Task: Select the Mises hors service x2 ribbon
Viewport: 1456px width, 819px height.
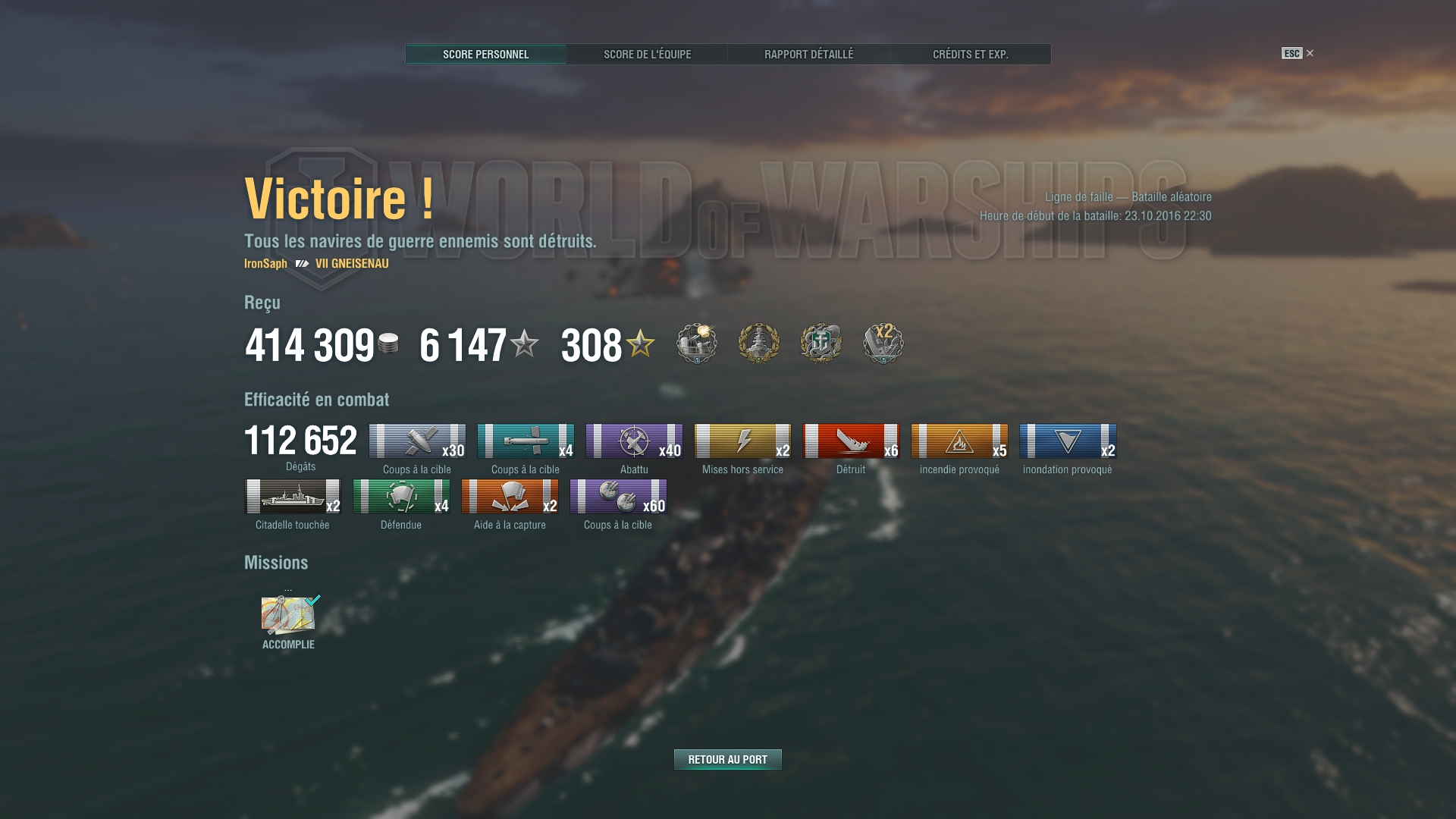Action: [742, 441]
